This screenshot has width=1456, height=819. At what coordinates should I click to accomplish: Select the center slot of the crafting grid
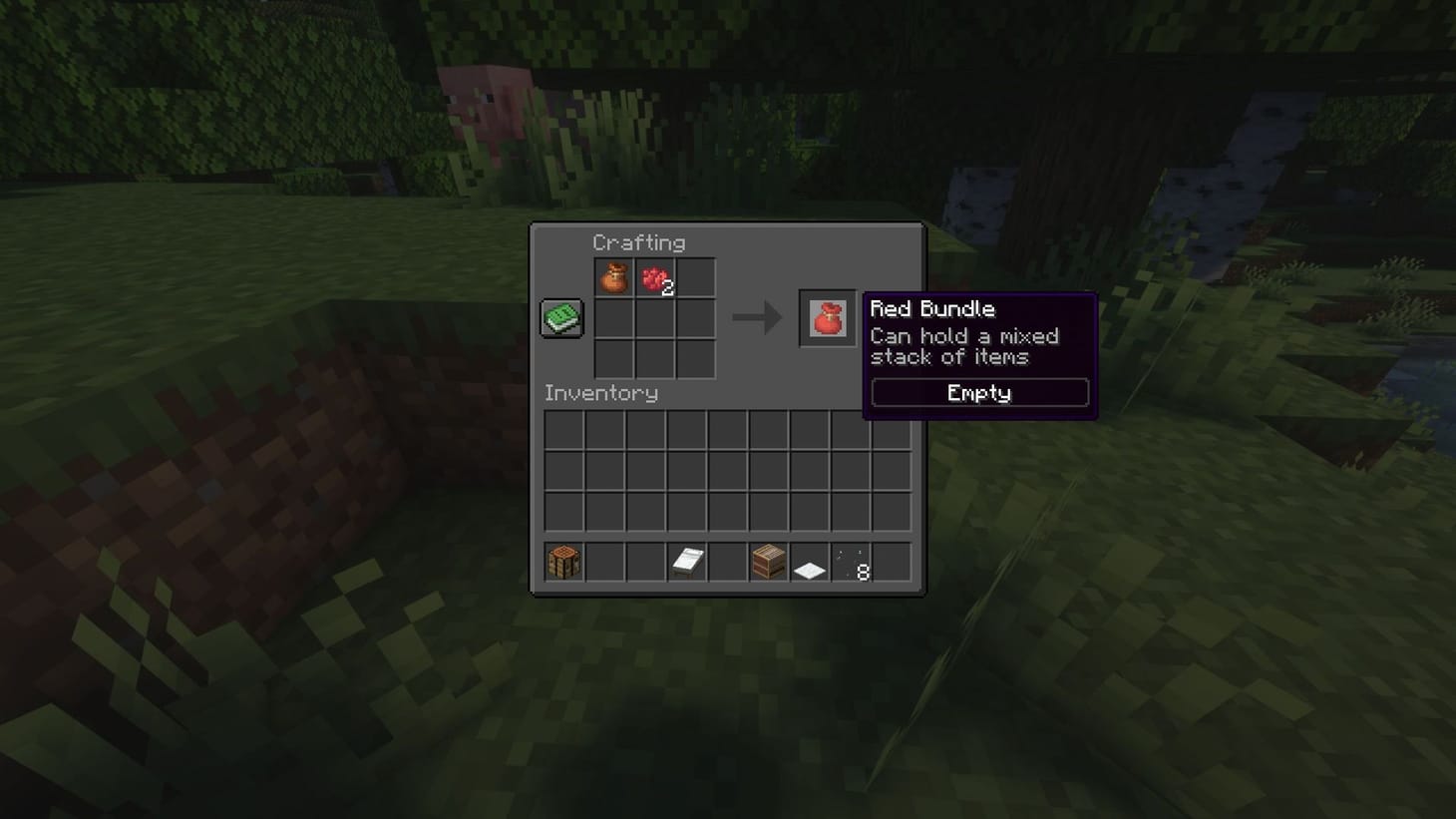pyautogui.click(x=657, y=317)
